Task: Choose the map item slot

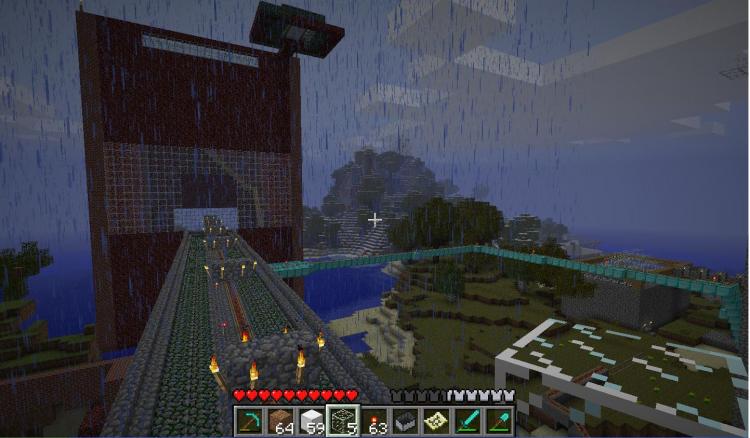Action: (435, 421)
